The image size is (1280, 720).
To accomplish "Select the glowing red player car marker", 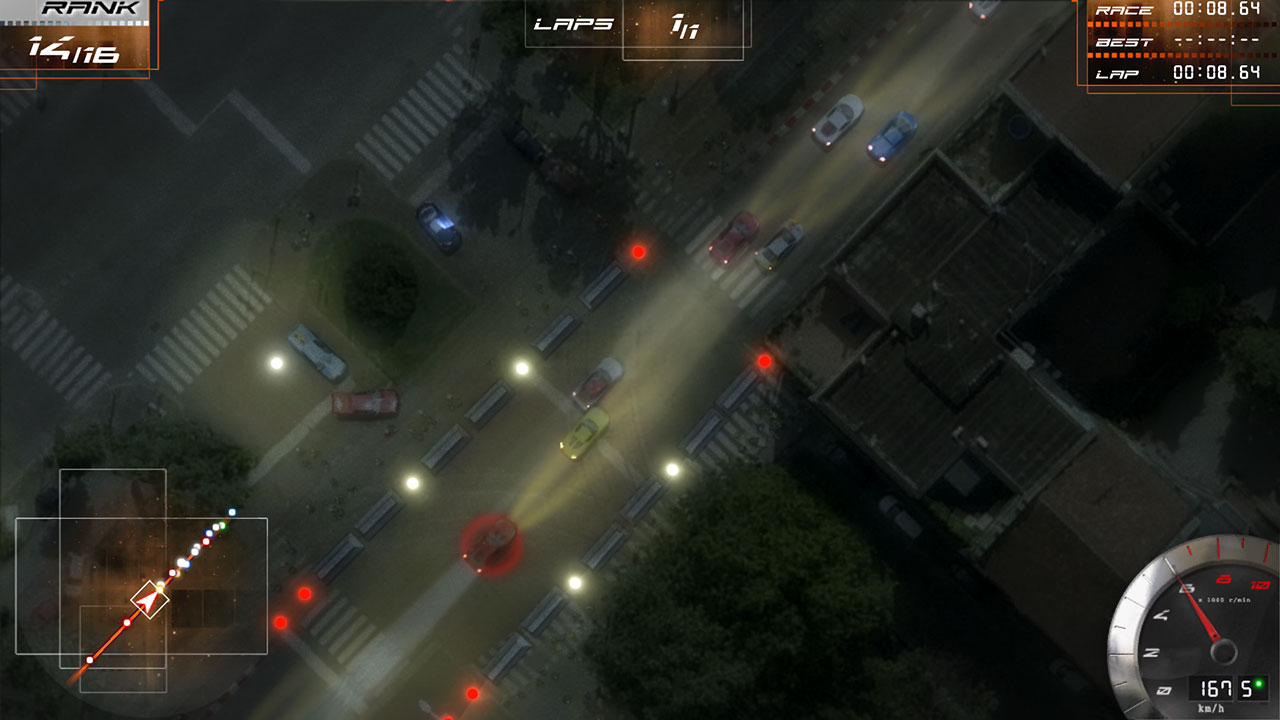I will pyautogui.click(x=488, y=545).
